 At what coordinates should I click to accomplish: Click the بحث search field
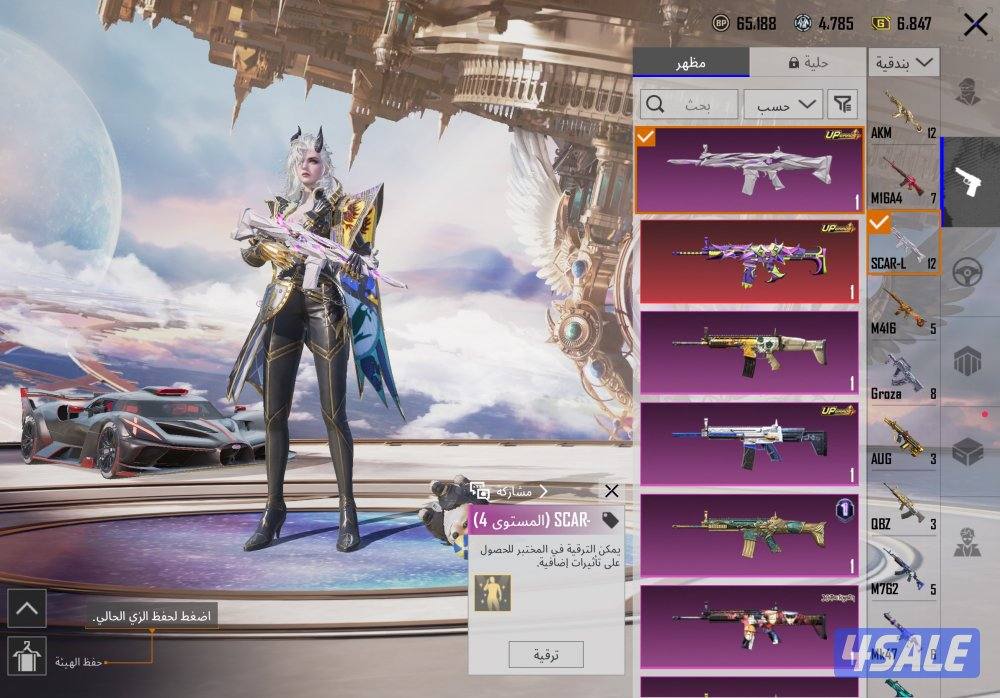(690, 104)
